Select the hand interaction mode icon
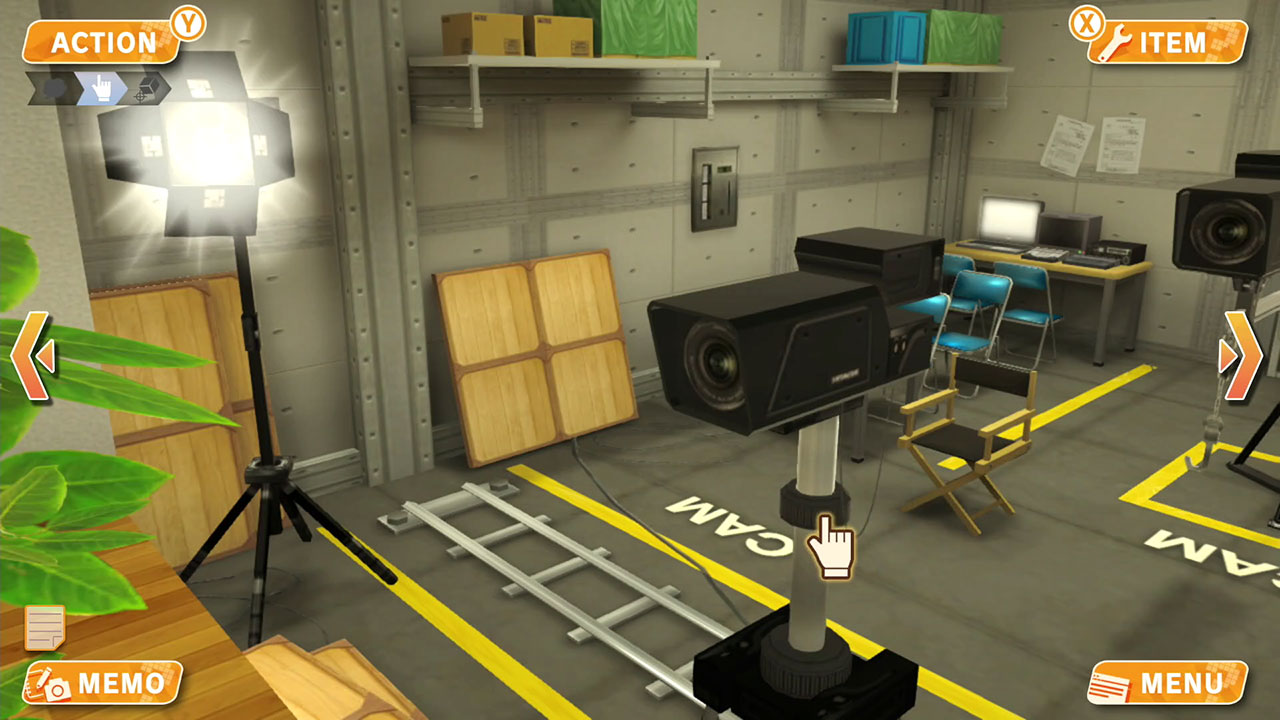The width and height of the screenshot is (1280, 720). click(x=102, y=88)
